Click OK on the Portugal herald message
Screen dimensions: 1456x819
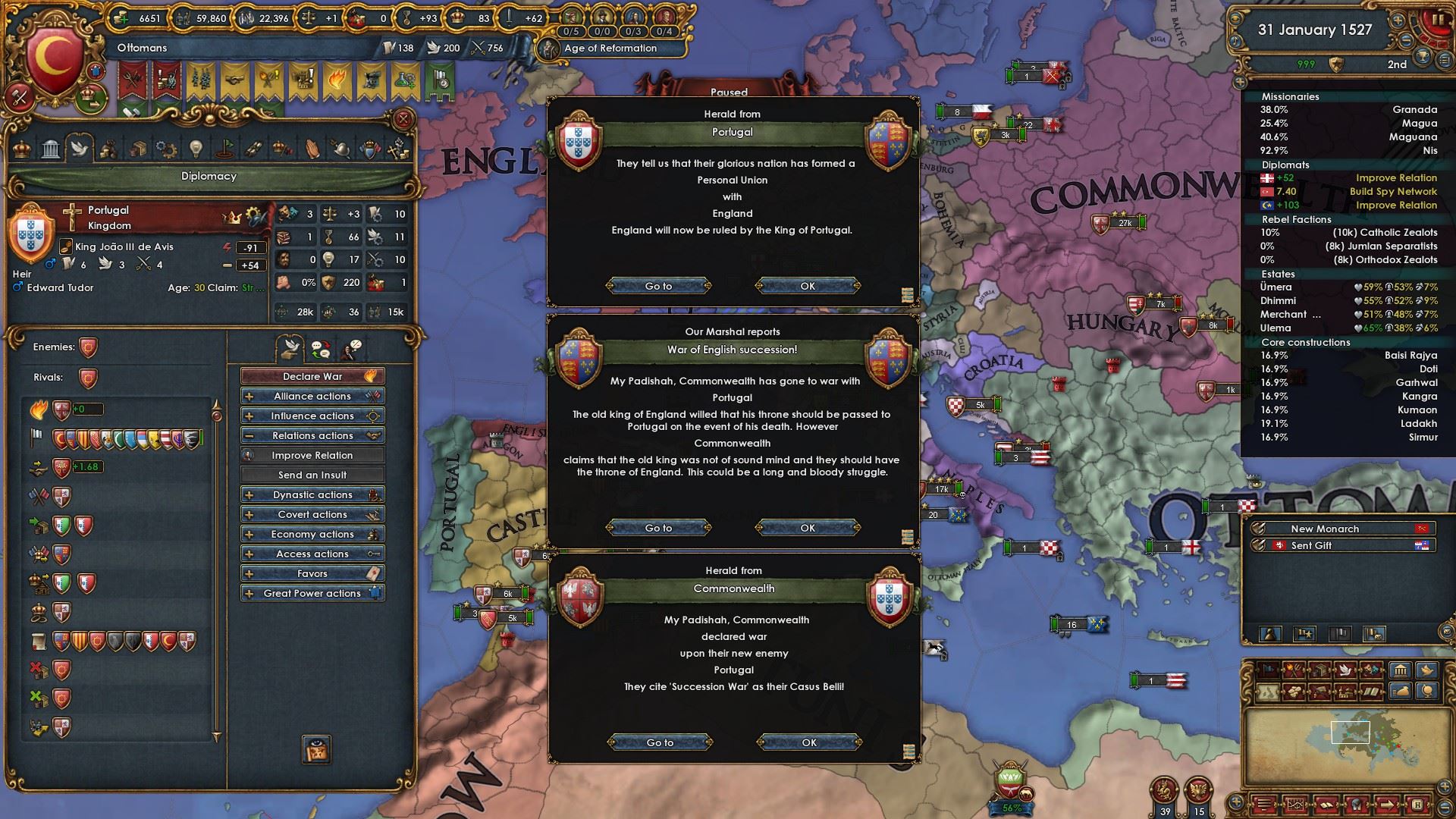pyautogui.click(x=808, y=286)
